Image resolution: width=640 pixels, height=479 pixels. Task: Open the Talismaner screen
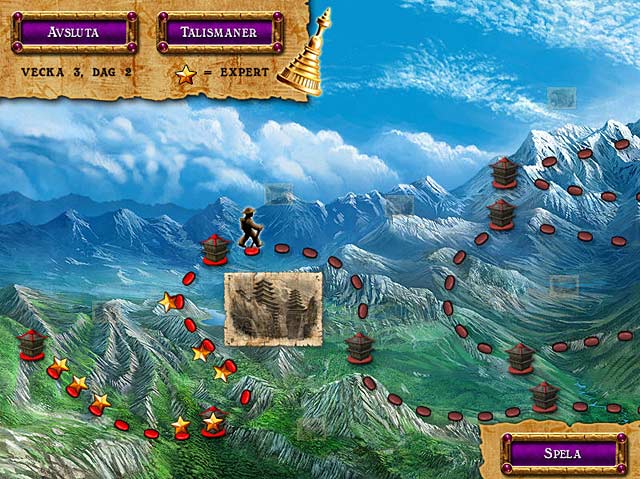pyautogui.click(x=219, y=31)
